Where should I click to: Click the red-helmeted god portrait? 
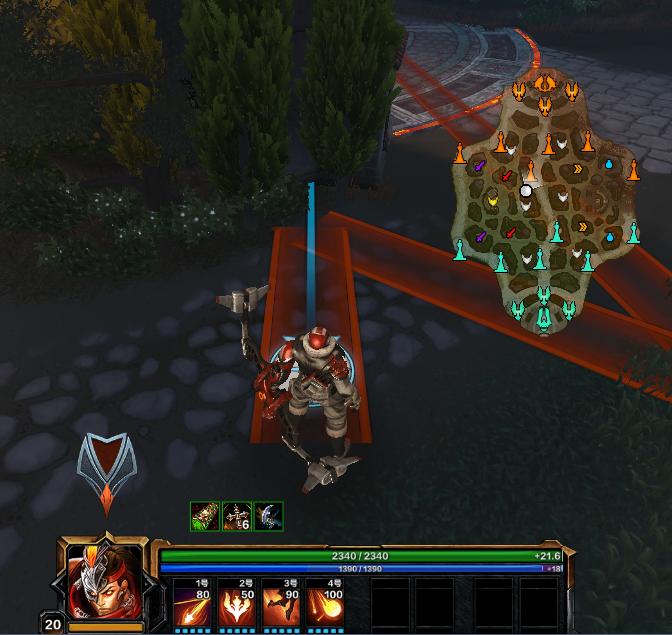(102, 581)
